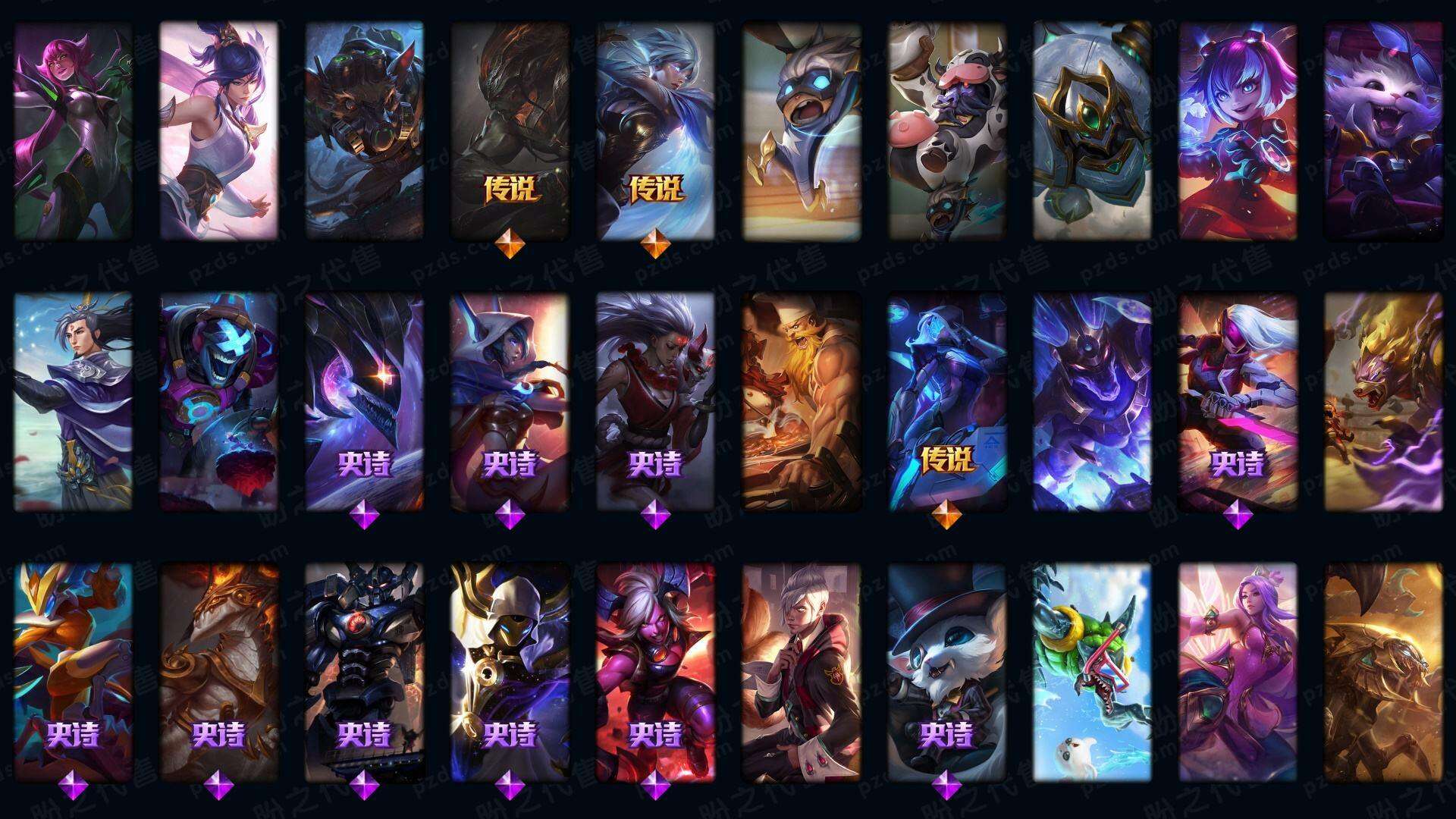Select the robed man in purple skin card
The height and width of the screenshot is (819, 1456).
click(x=73, y=402)
